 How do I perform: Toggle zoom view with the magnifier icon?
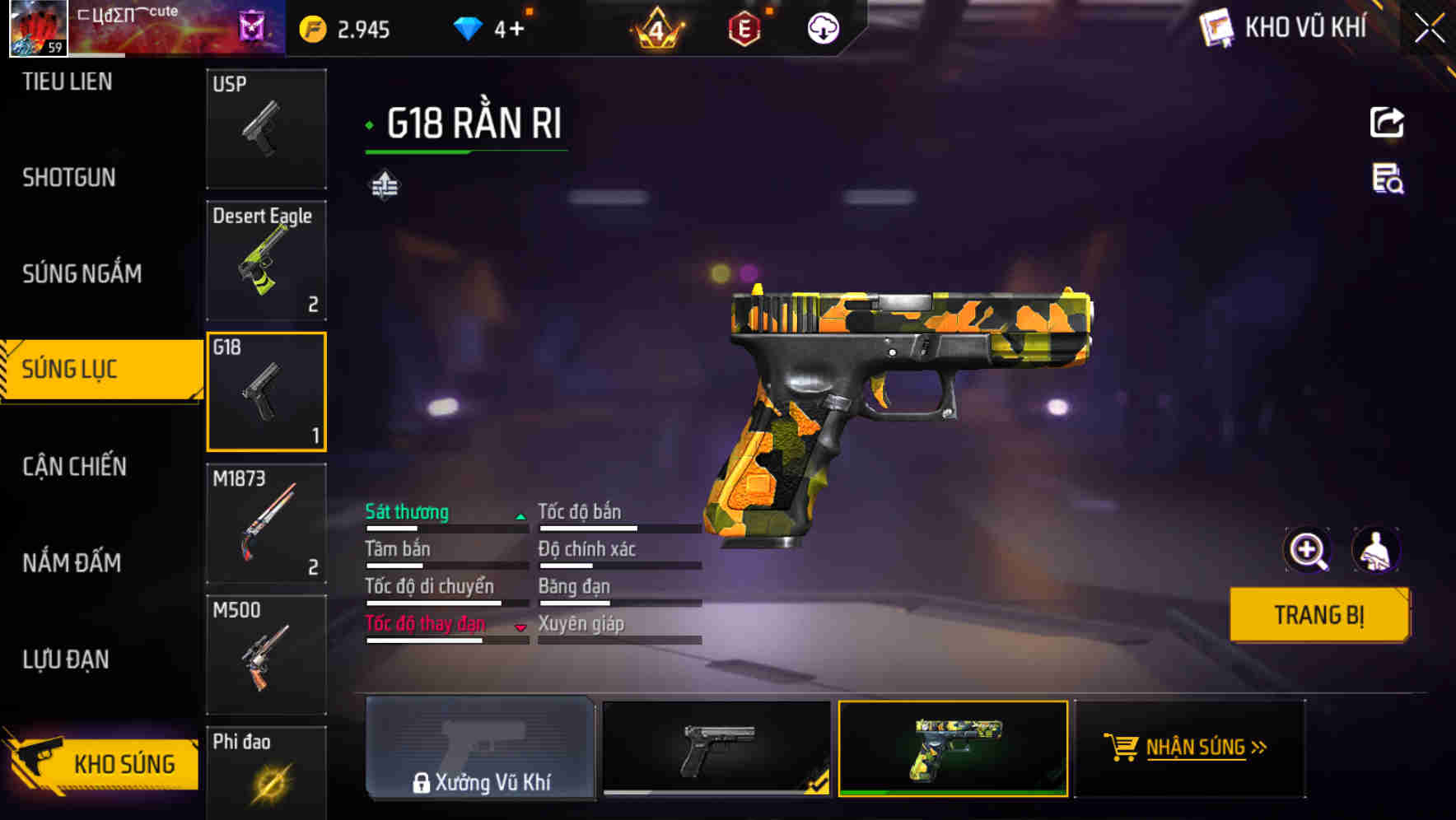1309,550
